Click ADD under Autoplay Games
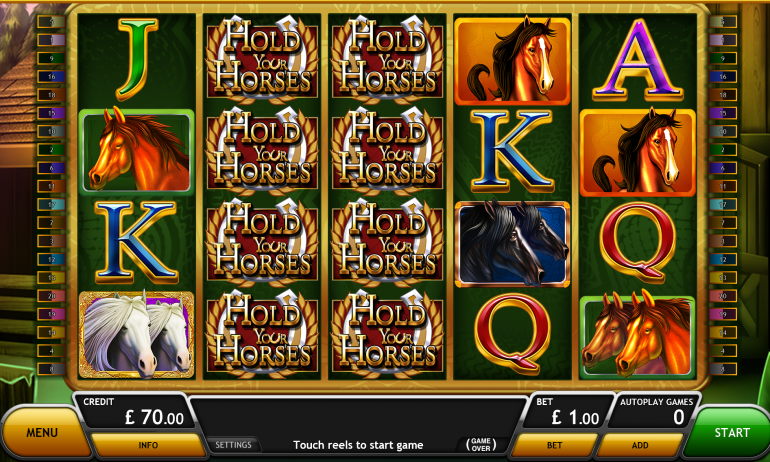The width and height of the screenshot is (770, 462). (640, 445)
